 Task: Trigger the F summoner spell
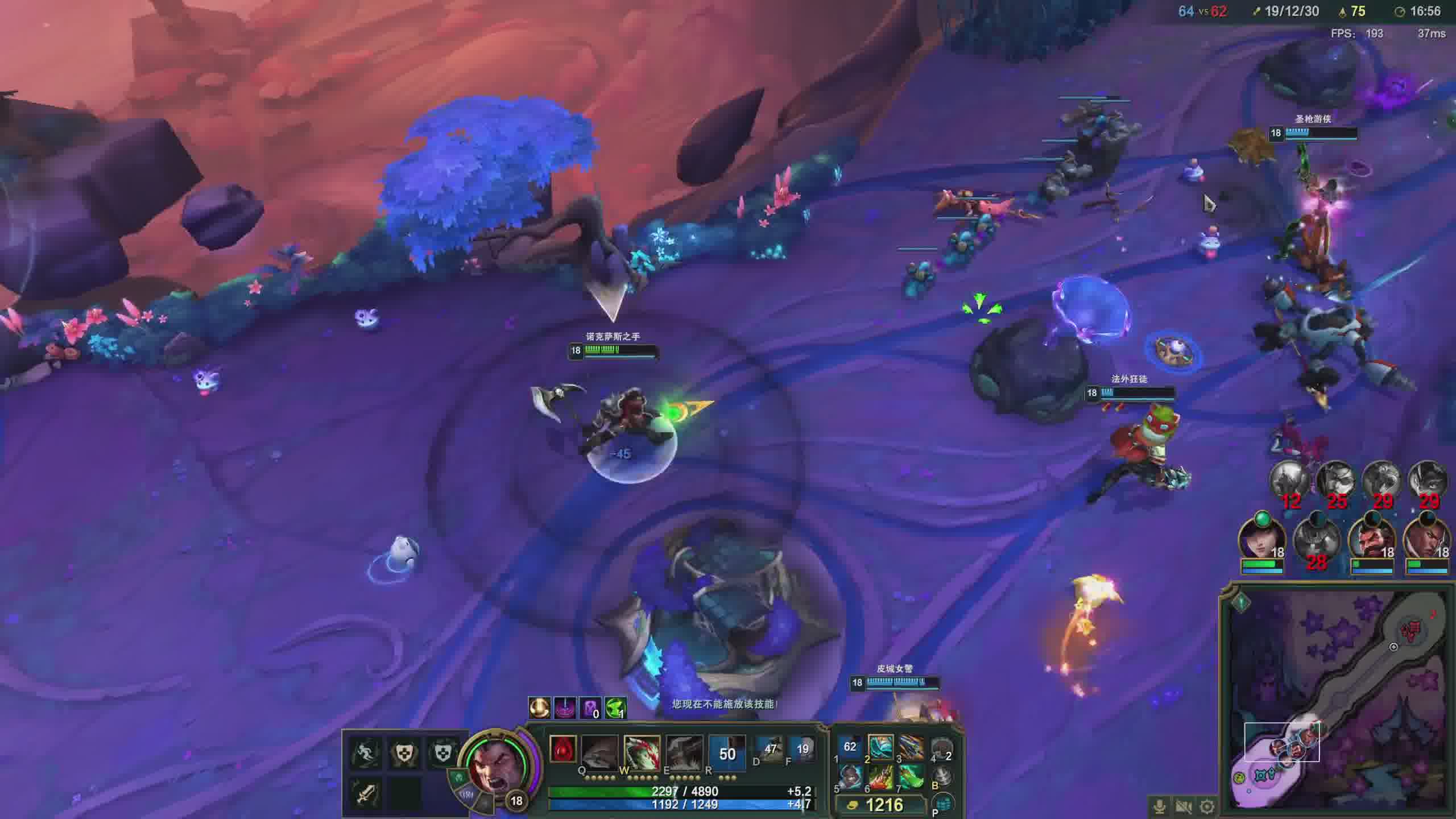[803, 750]
